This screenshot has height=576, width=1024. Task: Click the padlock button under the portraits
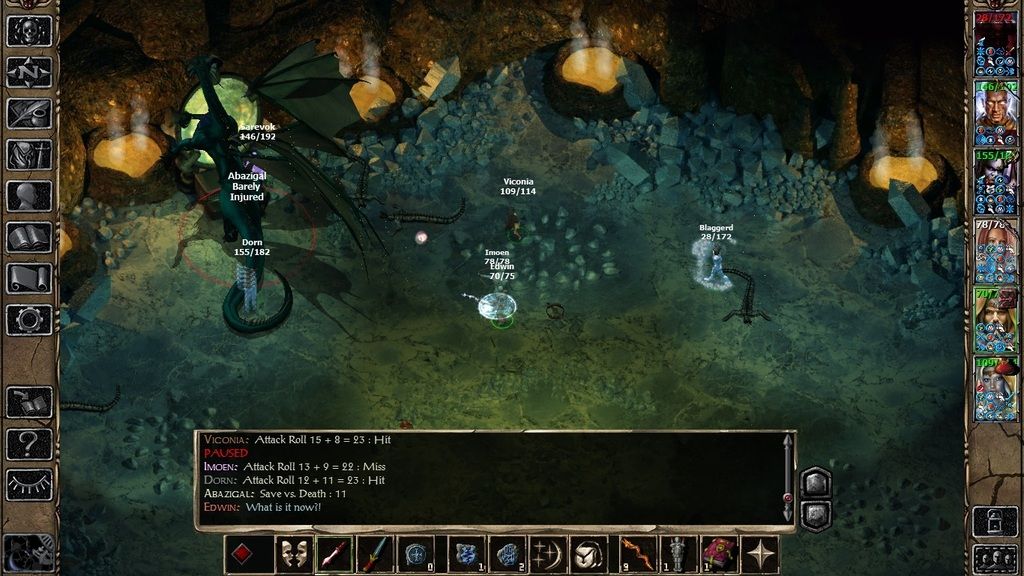[996, 520]
